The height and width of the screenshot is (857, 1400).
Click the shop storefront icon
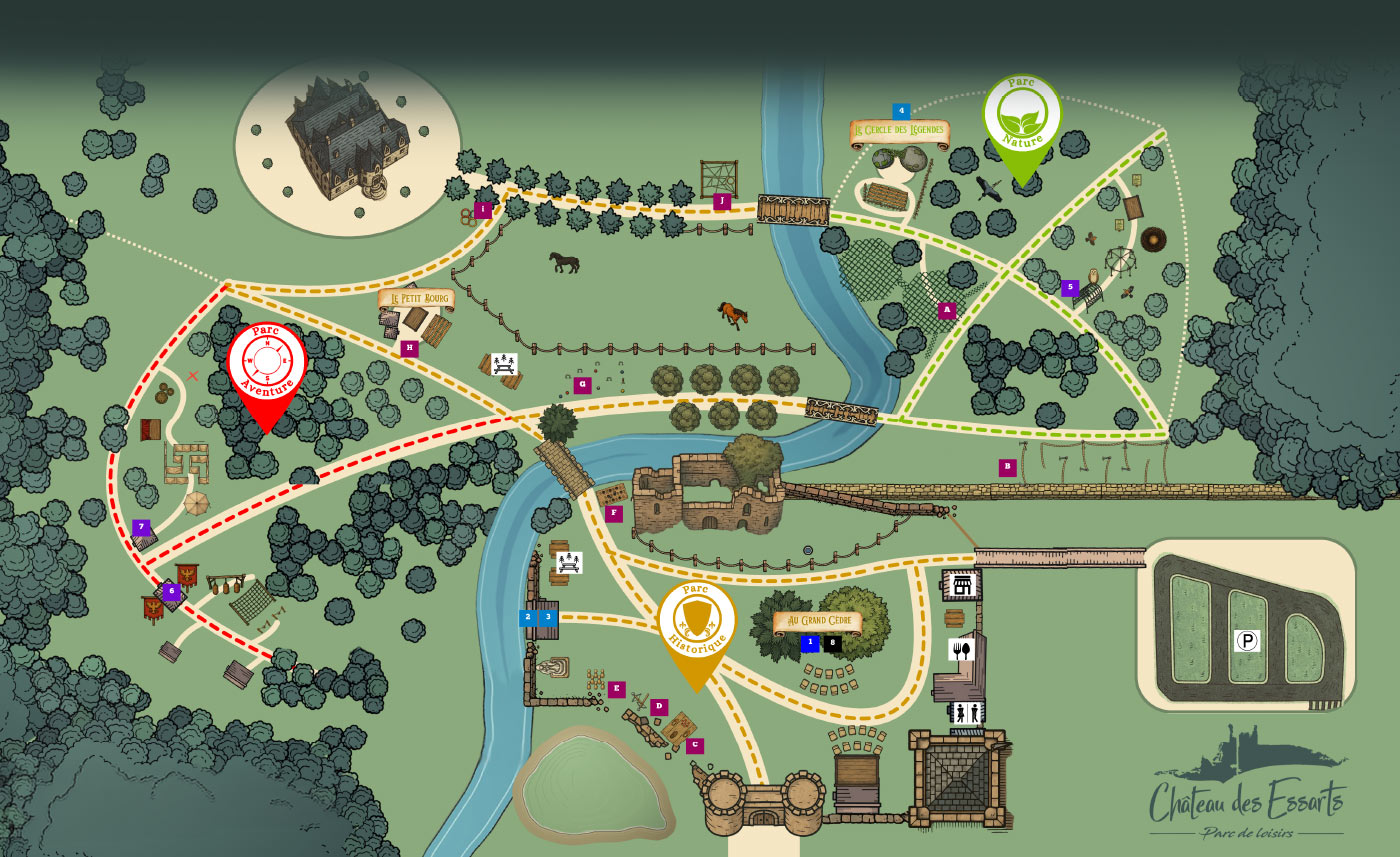click(961, 584)
